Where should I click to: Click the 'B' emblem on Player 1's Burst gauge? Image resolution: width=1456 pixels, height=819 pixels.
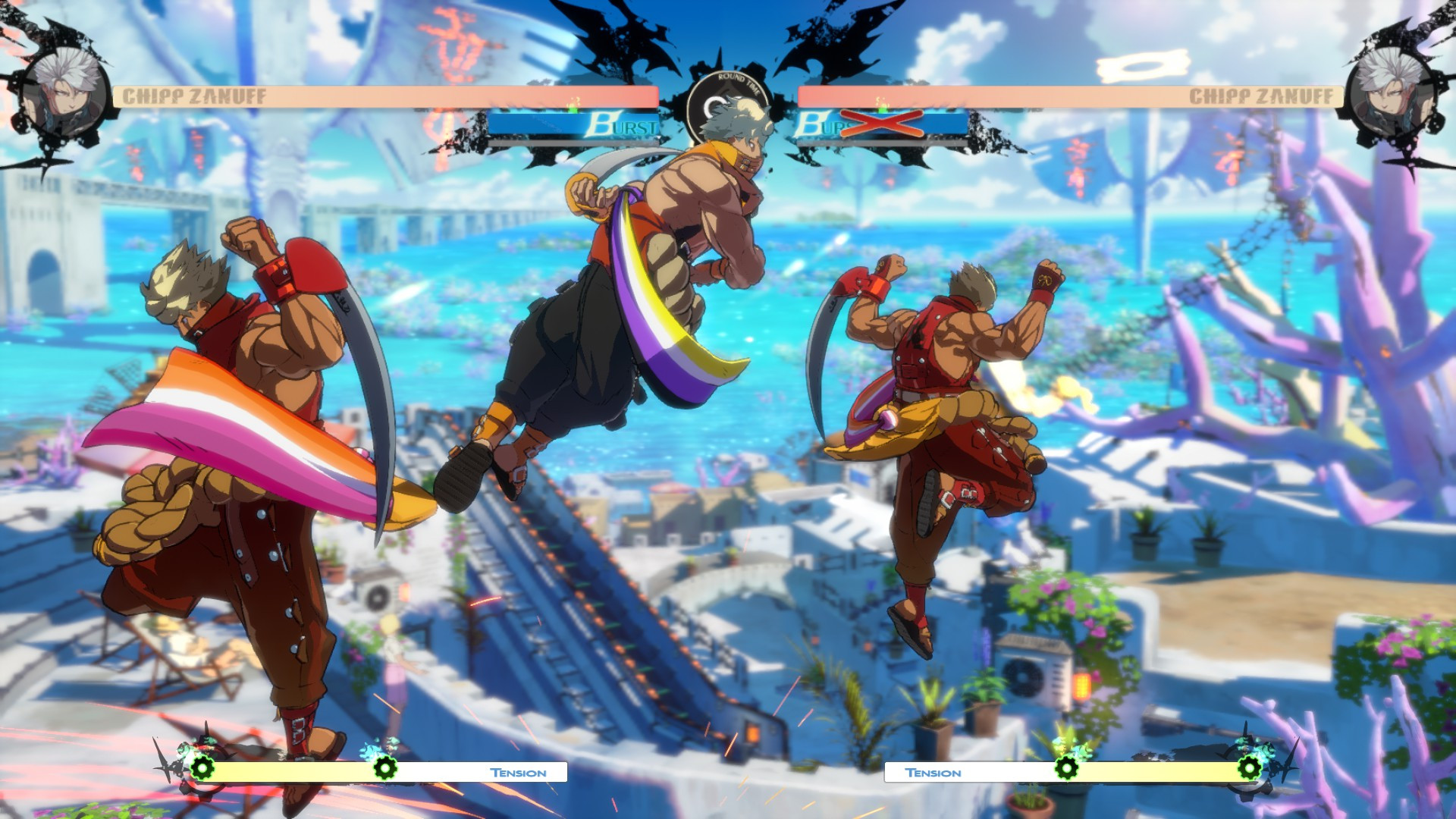[601, 125]
